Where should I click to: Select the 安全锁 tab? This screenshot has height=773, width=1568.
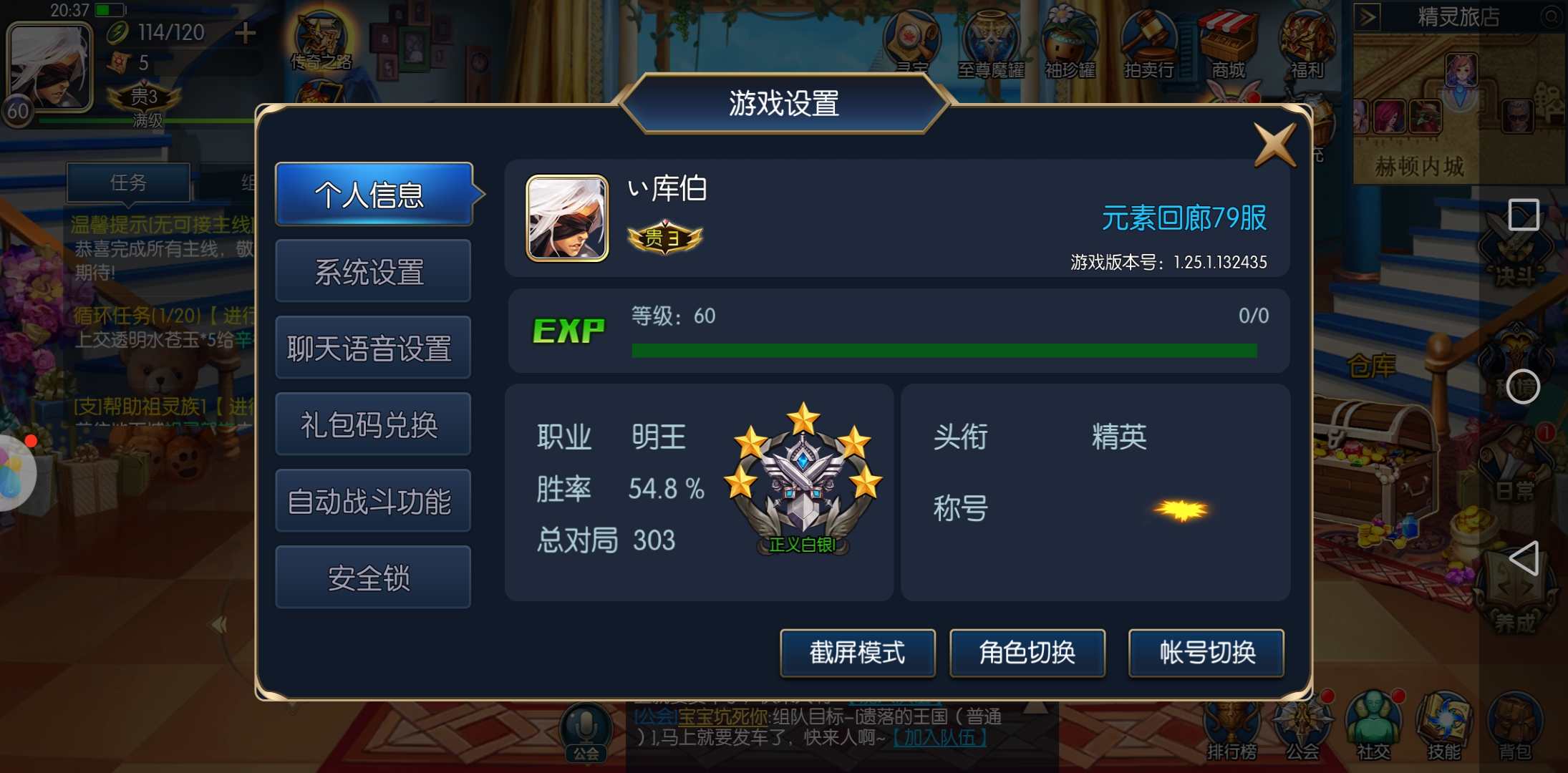pos(372,577)
